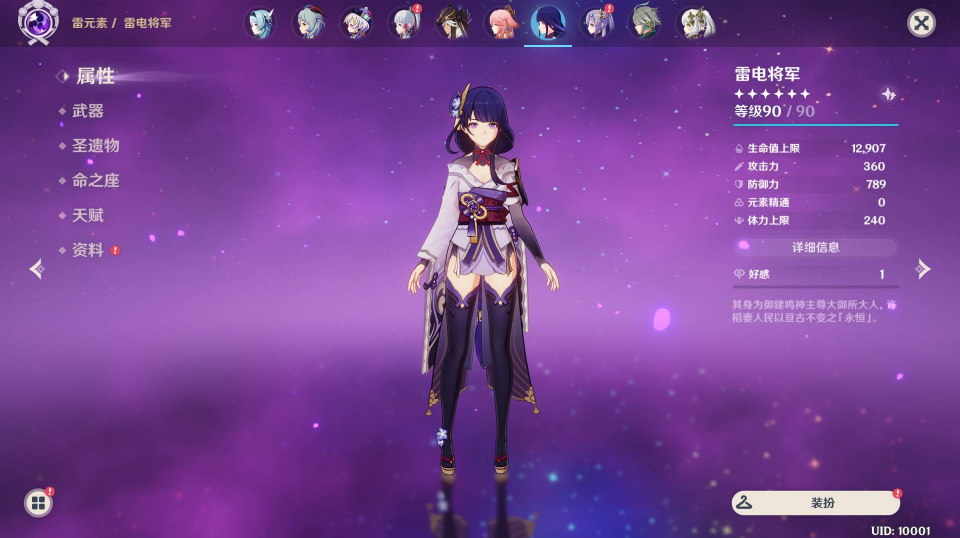Go to the previous character arrow
The width and height of the screenshot is (960, 538).
37,269
